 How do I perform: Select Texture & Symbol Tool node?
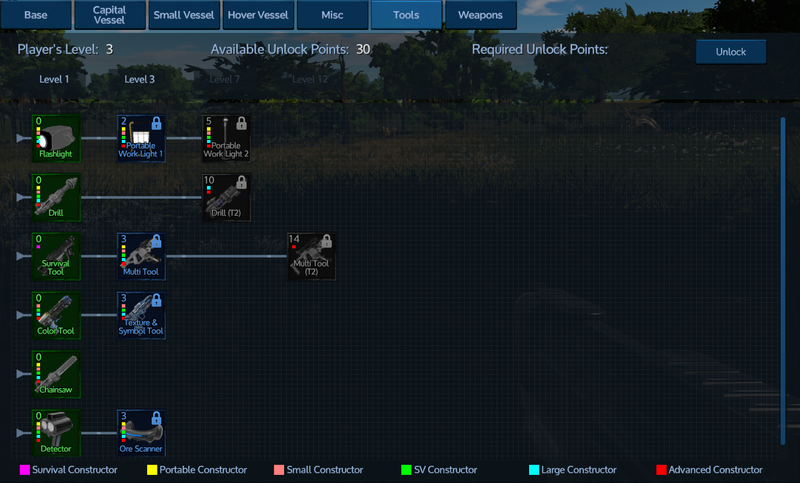tap(140, 315)
